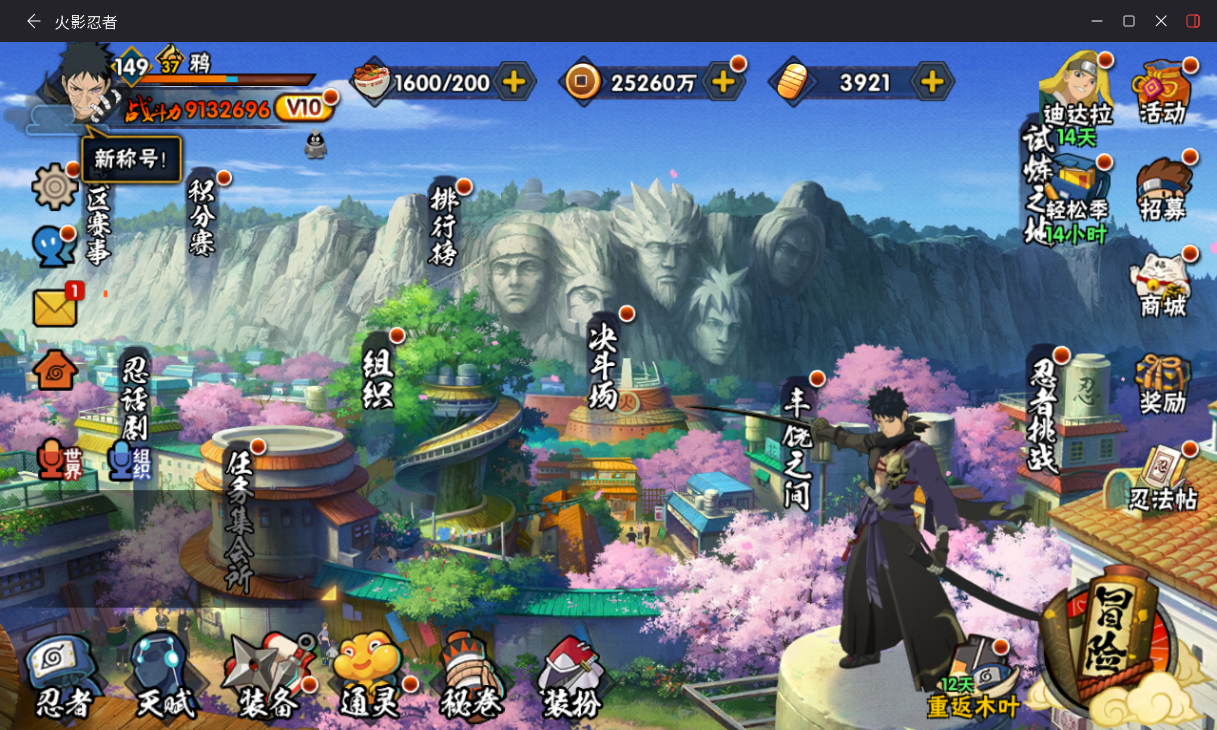Add gold with the plus button
1217x730 pixels.
click(931, 82)
